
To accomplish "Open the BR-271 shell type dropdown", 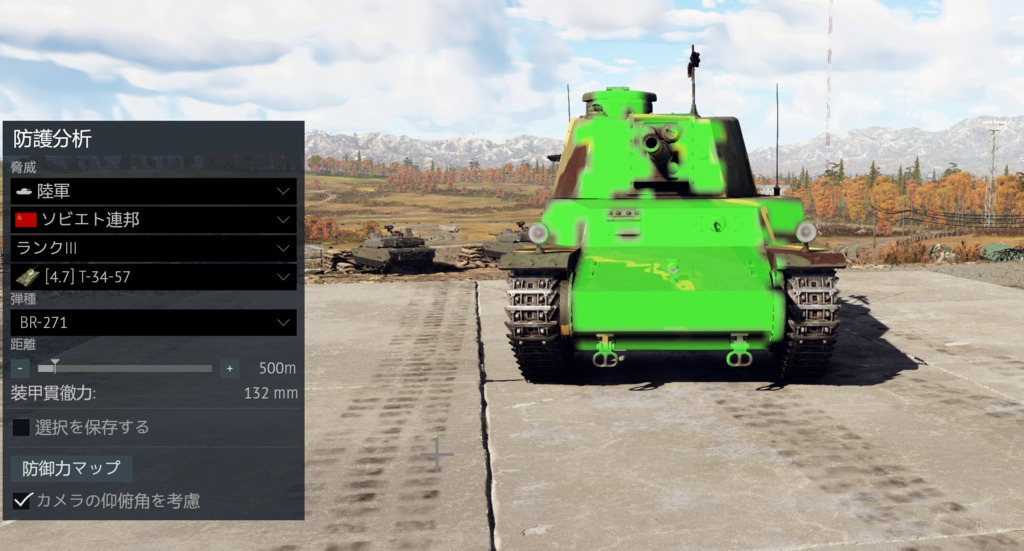I will click(x=153, y=322).
